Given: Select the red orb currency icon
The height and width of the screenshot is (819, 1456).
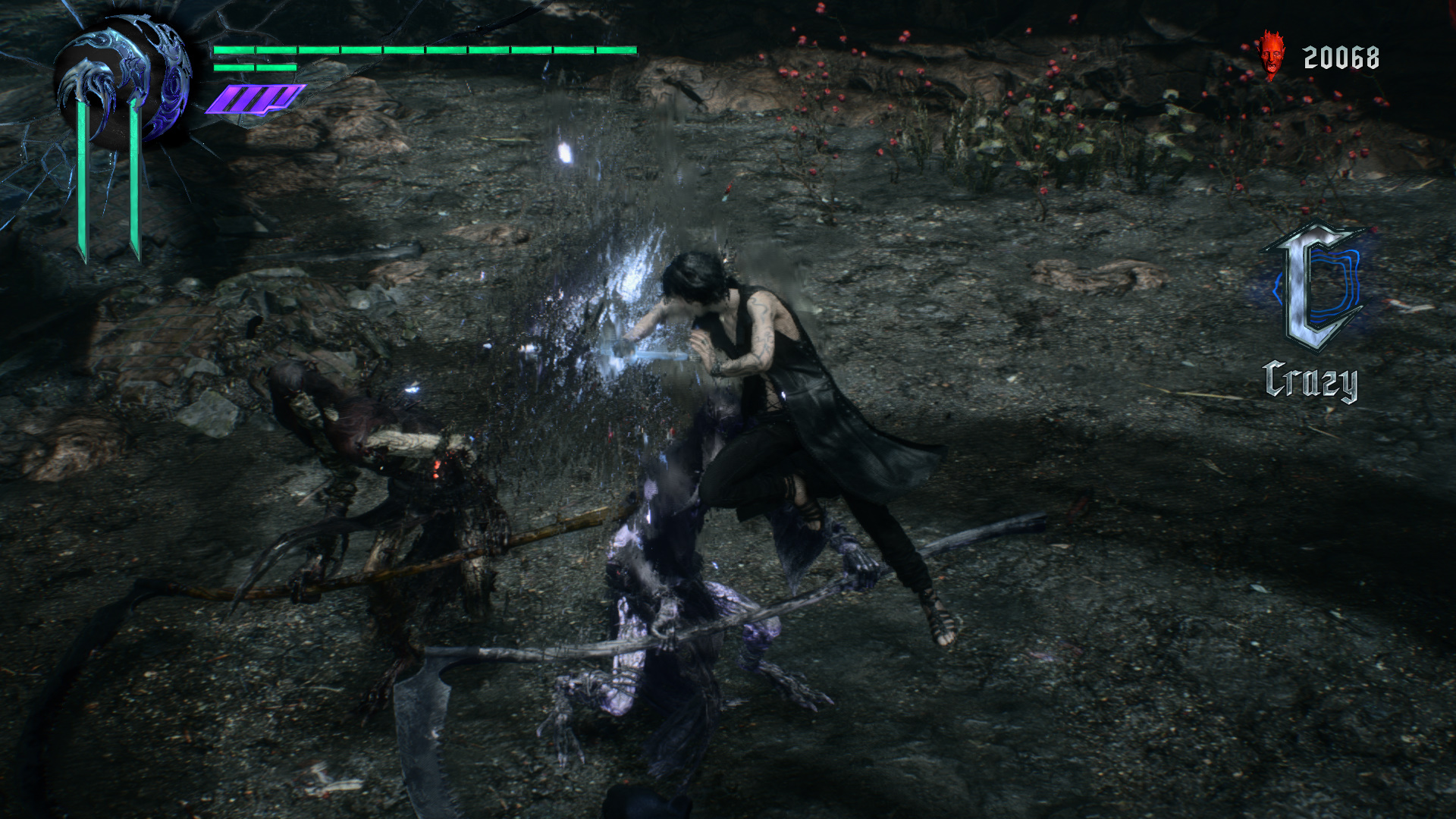Looking at the screenshot, I should point(1270,56).
